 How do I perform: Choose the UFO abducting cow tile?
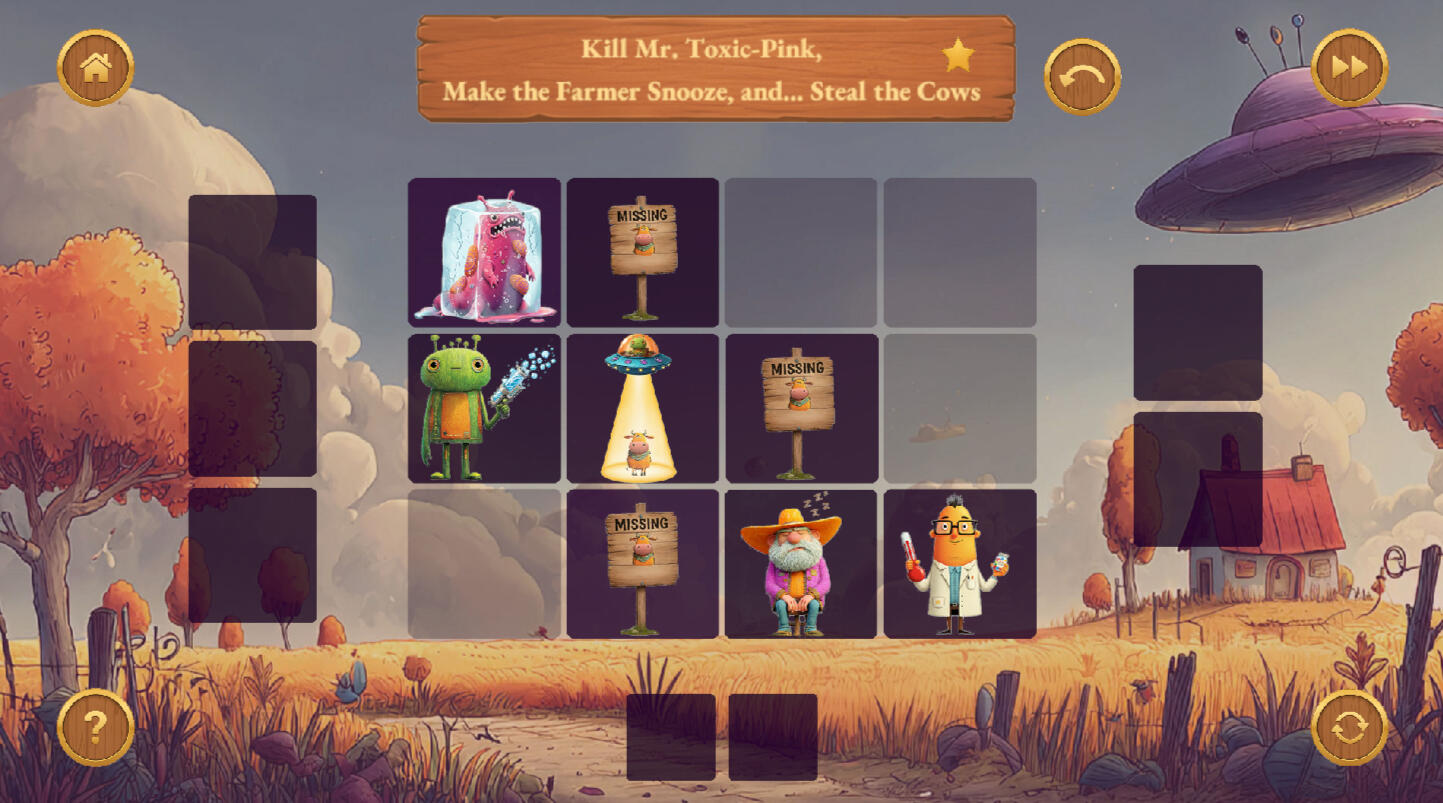[x=642, y=408]
